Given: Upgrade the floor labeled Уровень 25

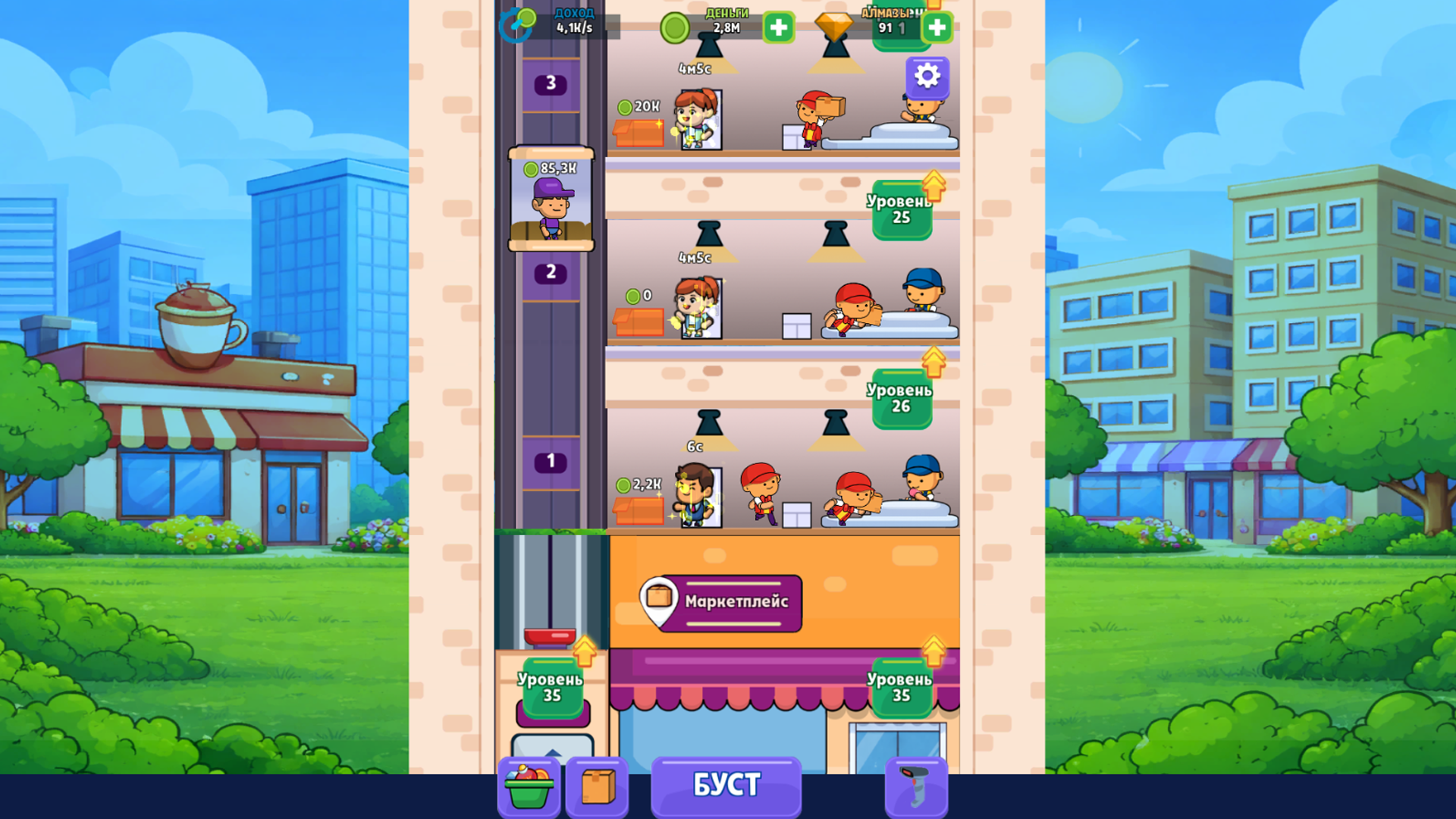Looking at the screenshot, I should click(x=901, y=207).
